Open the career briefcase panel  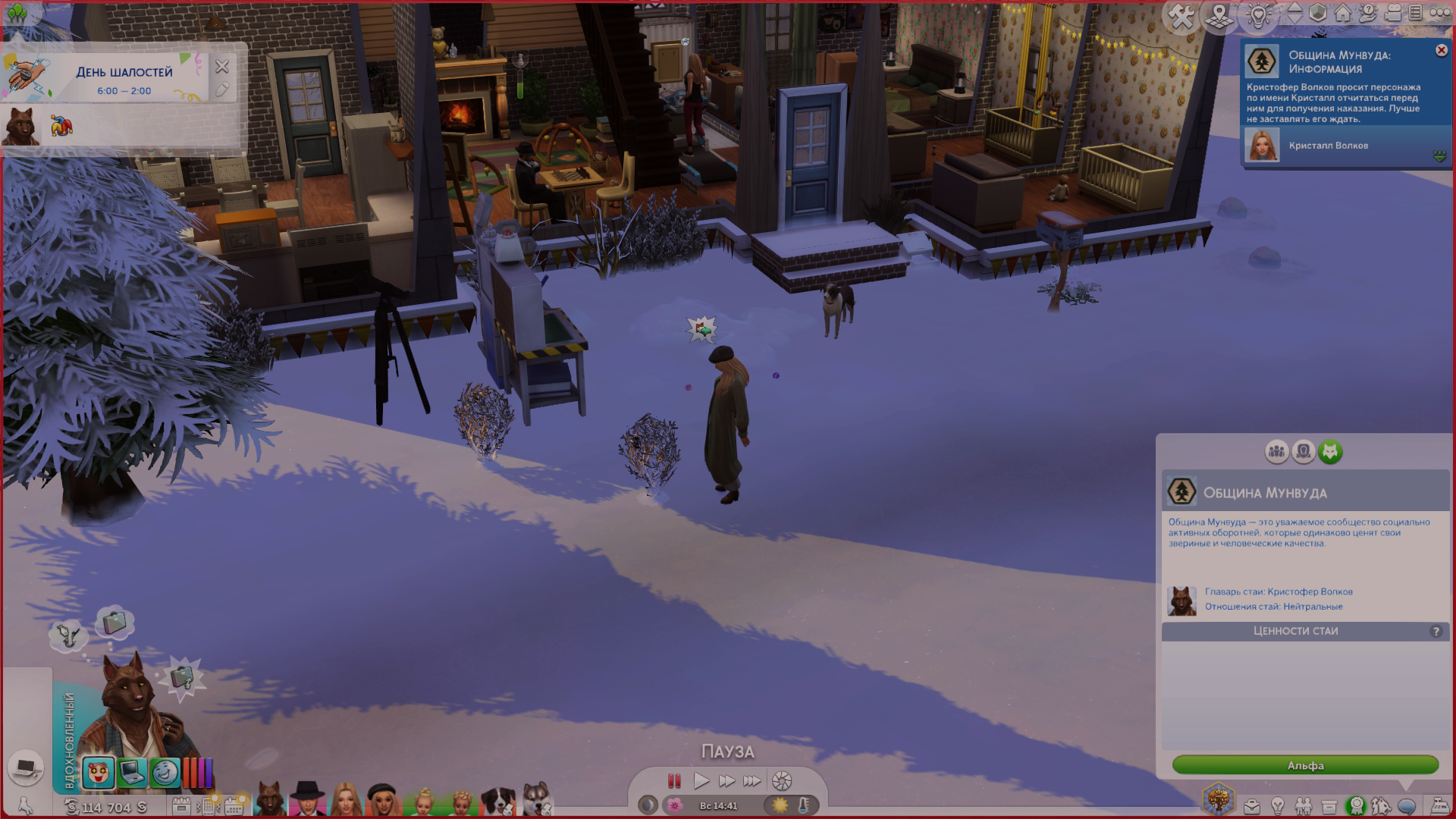point(1251,806)
